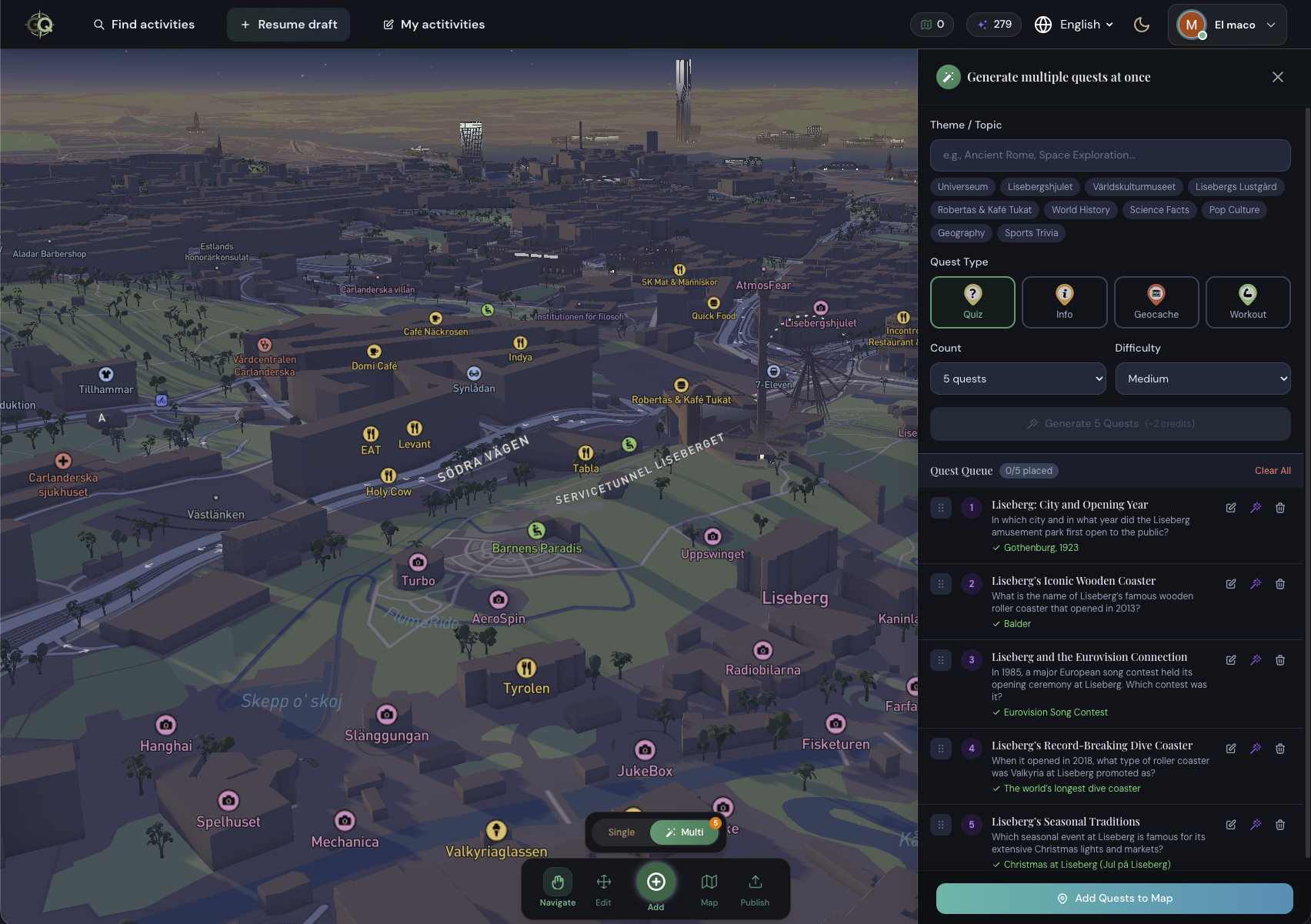Pick the Science Facts topic chip
The height and width of the screenshot is (924, 1311).
point(1159,210)
